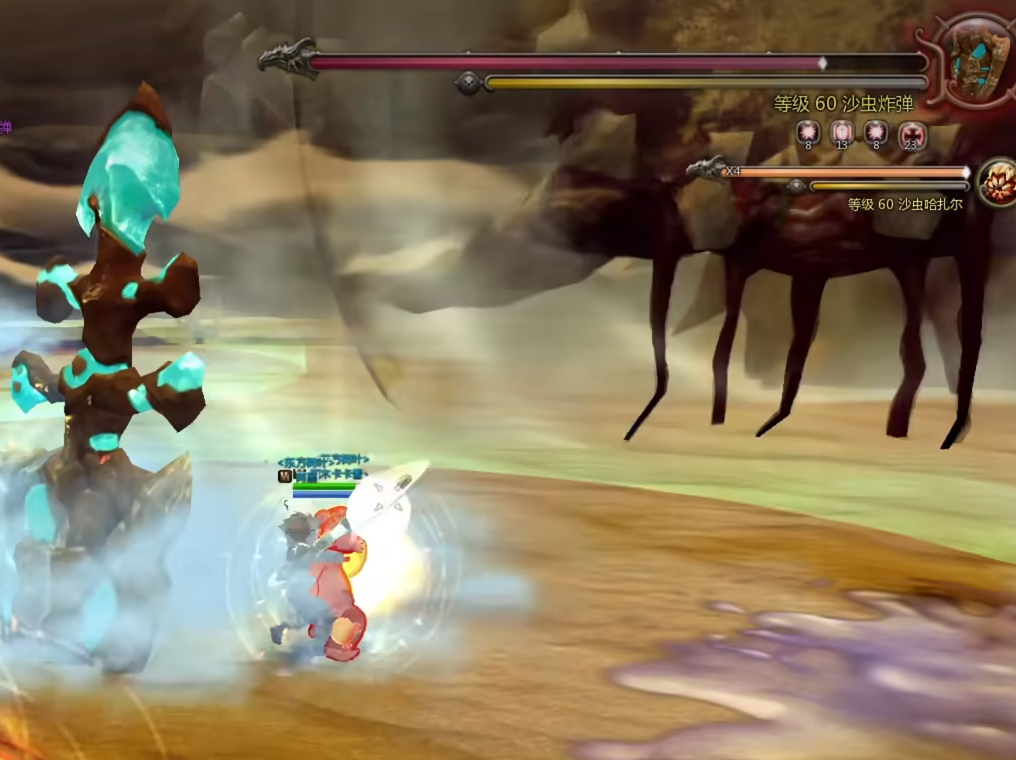The image size is (1016, 760).
Task: Select the 沙虫哈扎尔 boss portrait
Action: coord(997,183)
